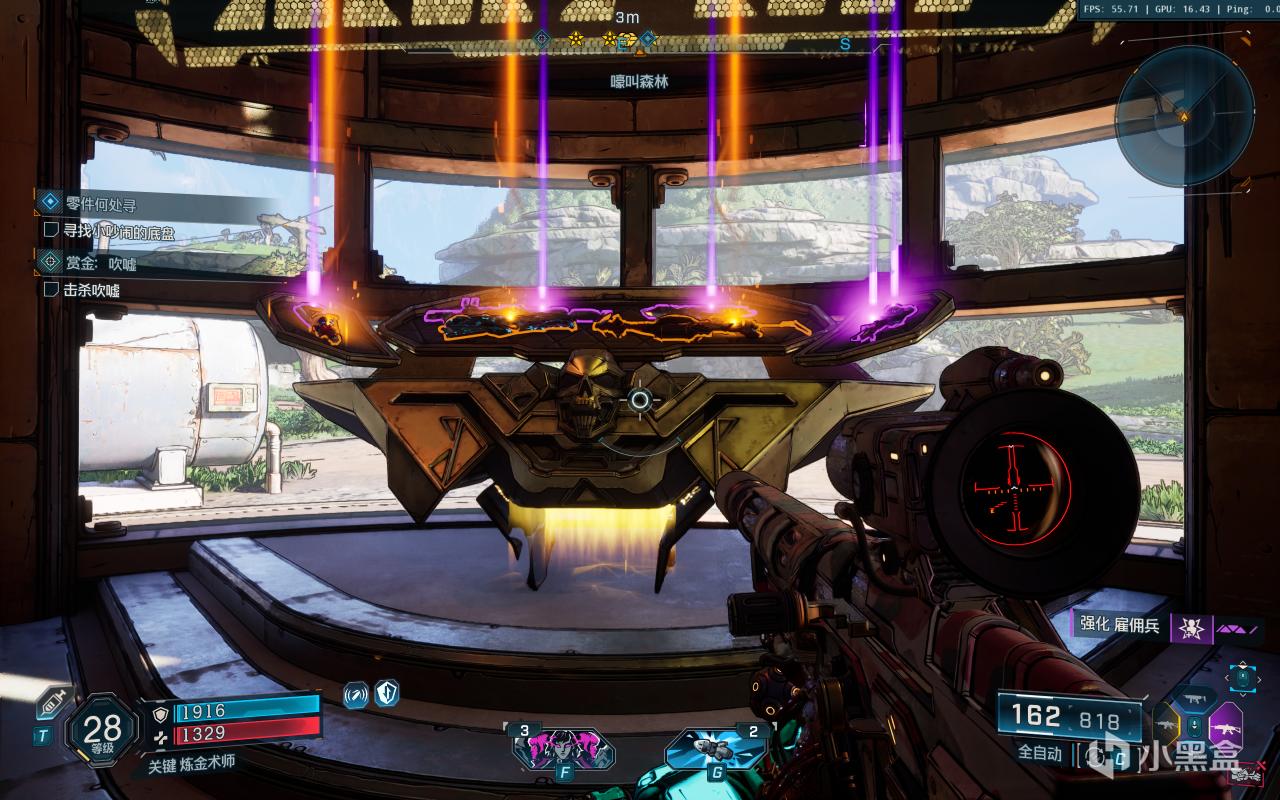Tick the 击杀吹嘘 objective checkbox
This screenshot has height=800, width=1280.
point(53,289)
